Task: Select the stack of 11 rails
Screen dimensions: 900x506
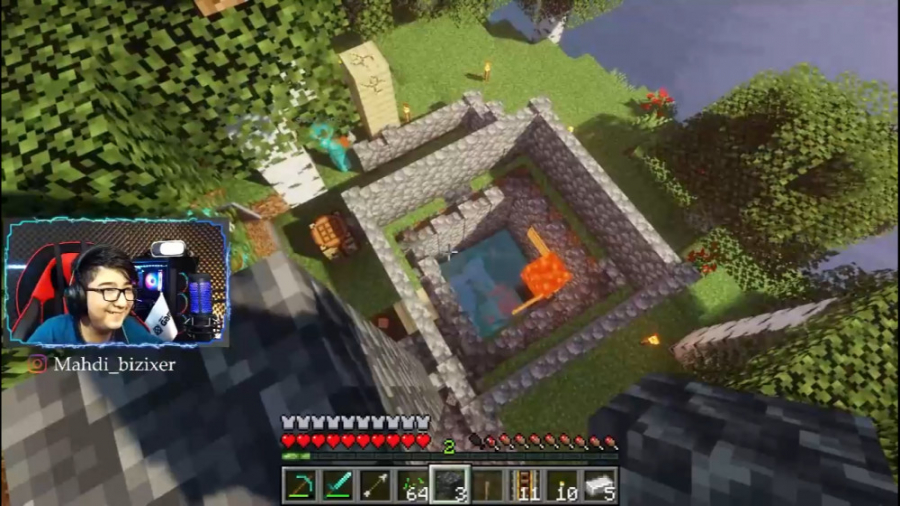Action: (x=525, y=485)
